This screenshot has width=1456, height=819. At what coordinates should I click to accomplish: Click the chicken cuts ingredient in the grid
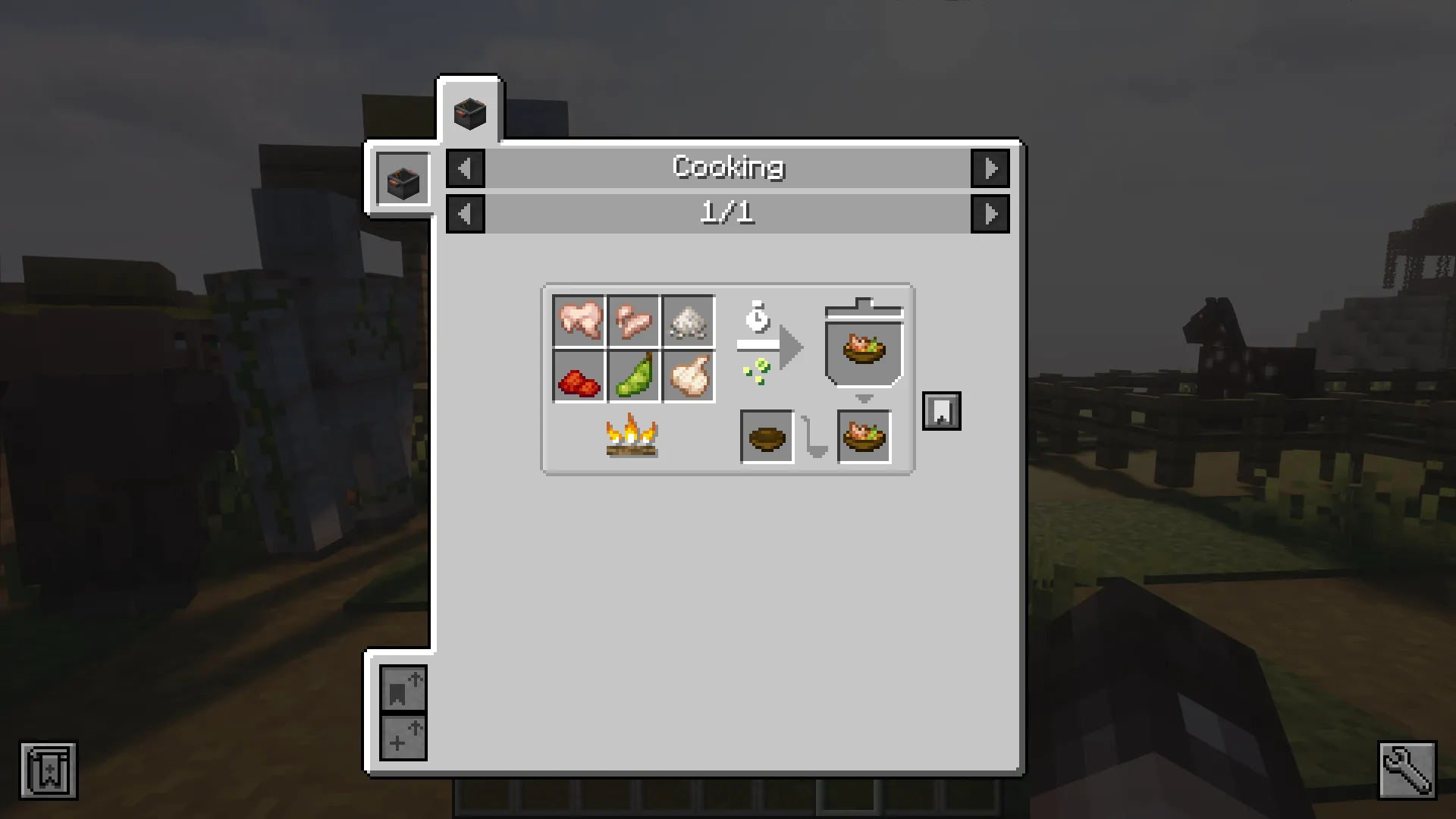coord(633,322)
